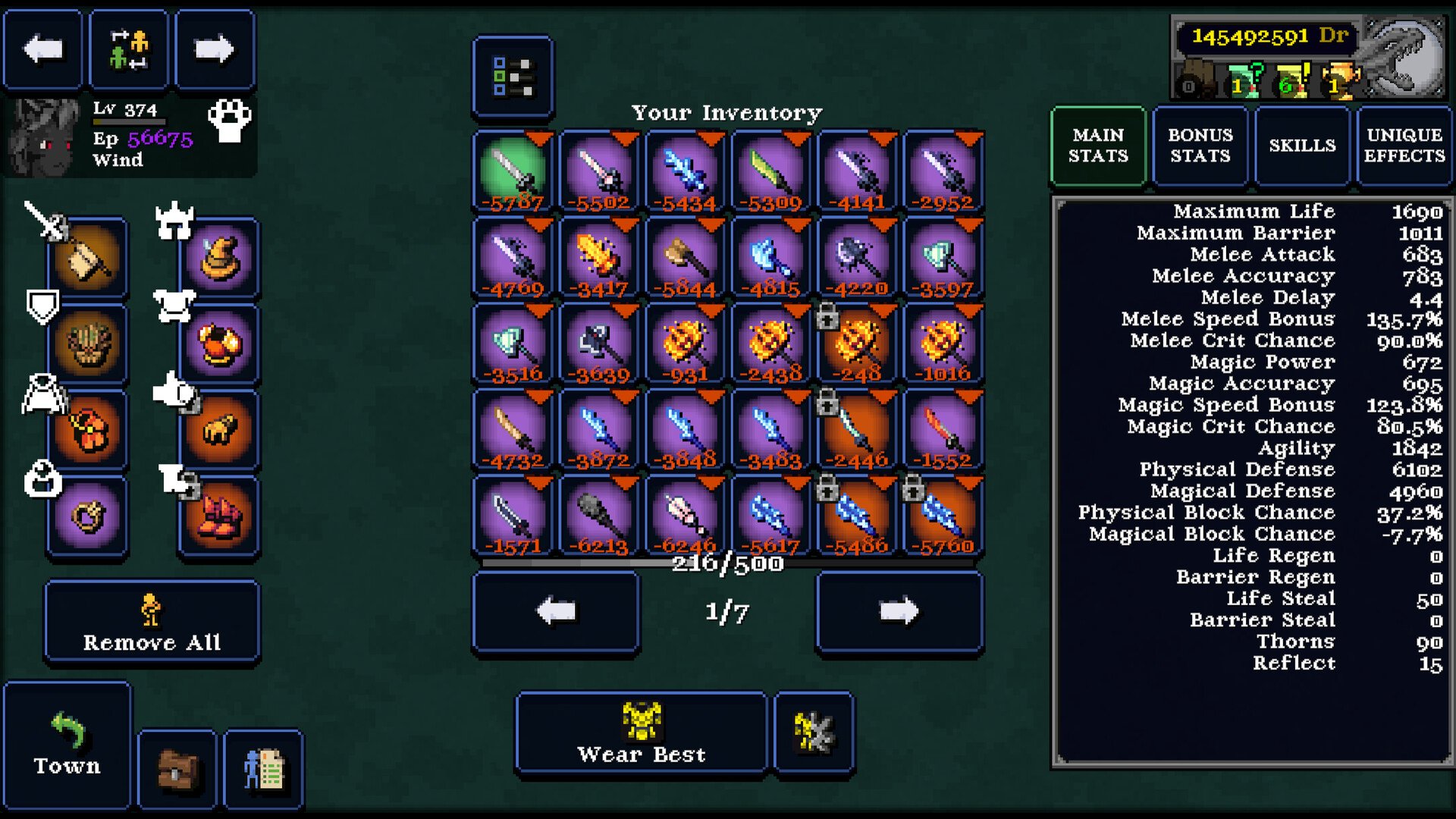Open the treasure chest storage button

coord(177,770)
